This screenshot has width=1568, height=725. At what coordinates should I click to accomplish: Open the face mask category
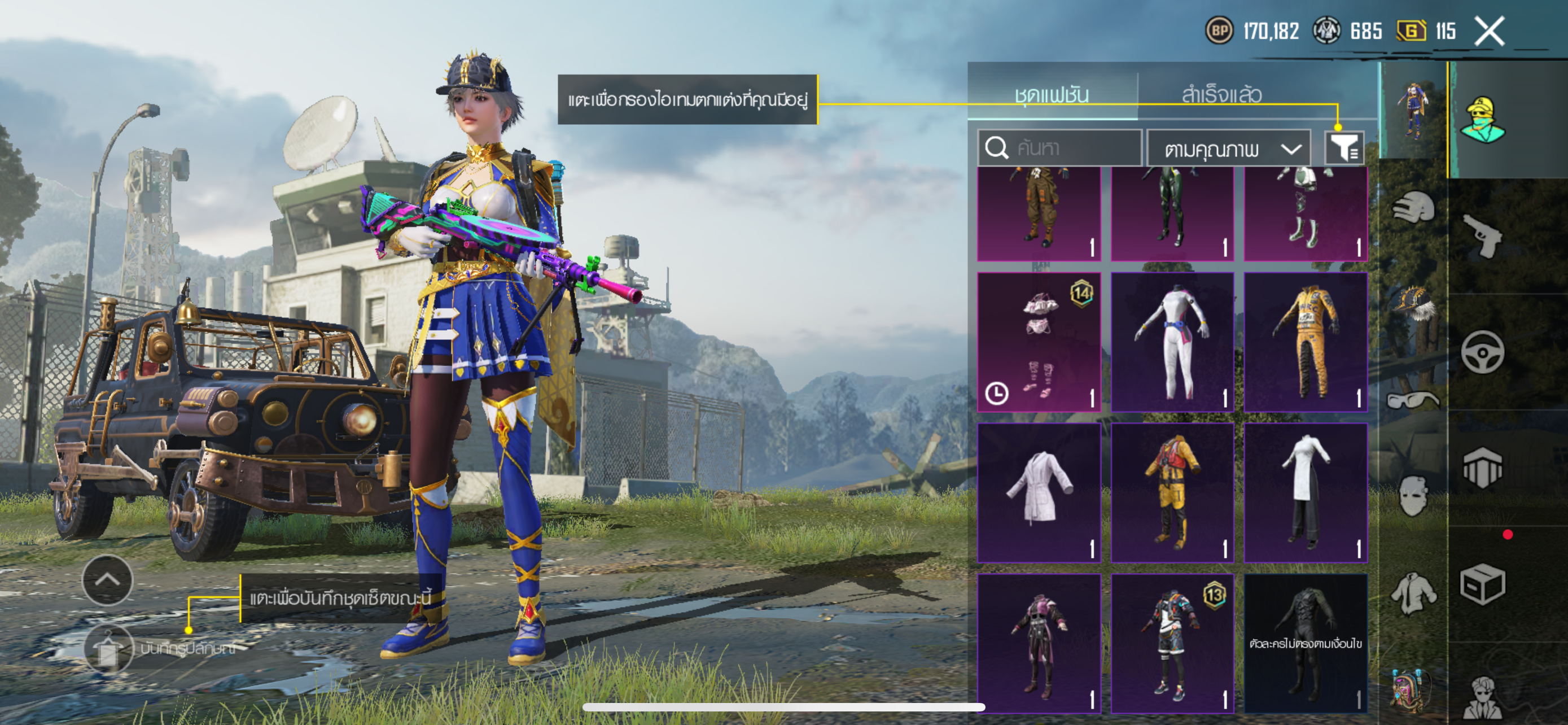[x=1413, y=495]
